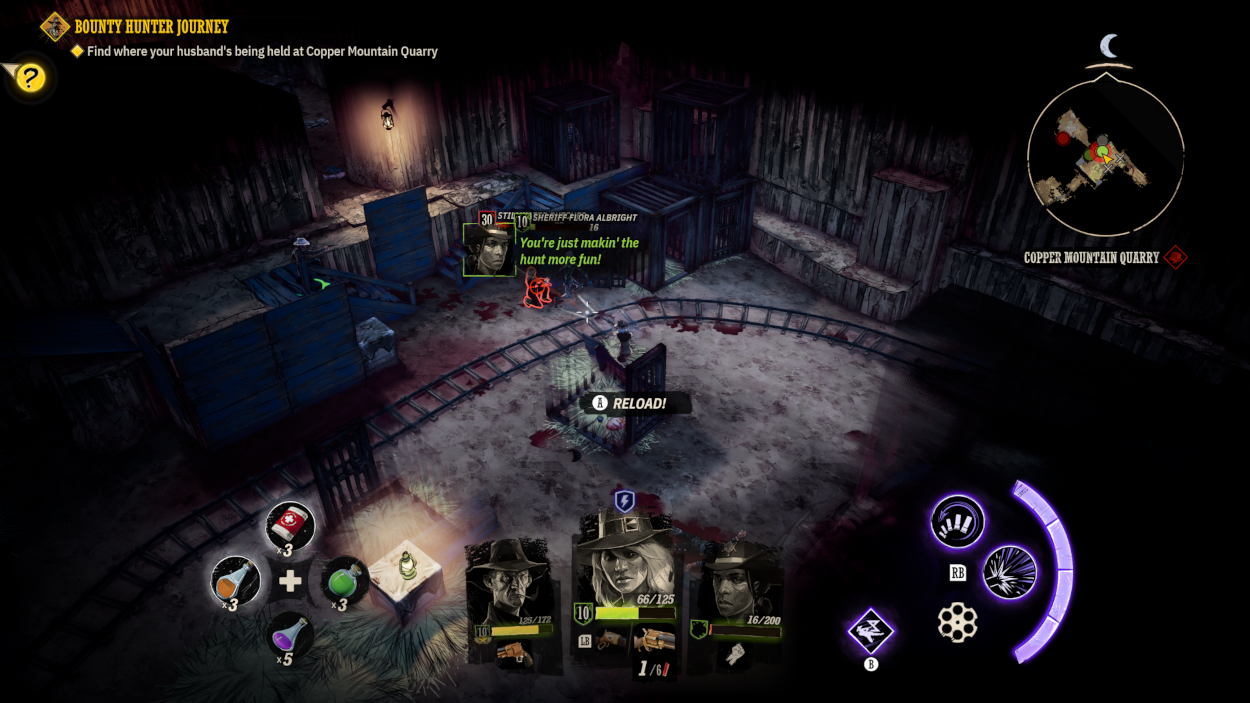Select the blonde bounty hunter portrait

pos(625,560)
